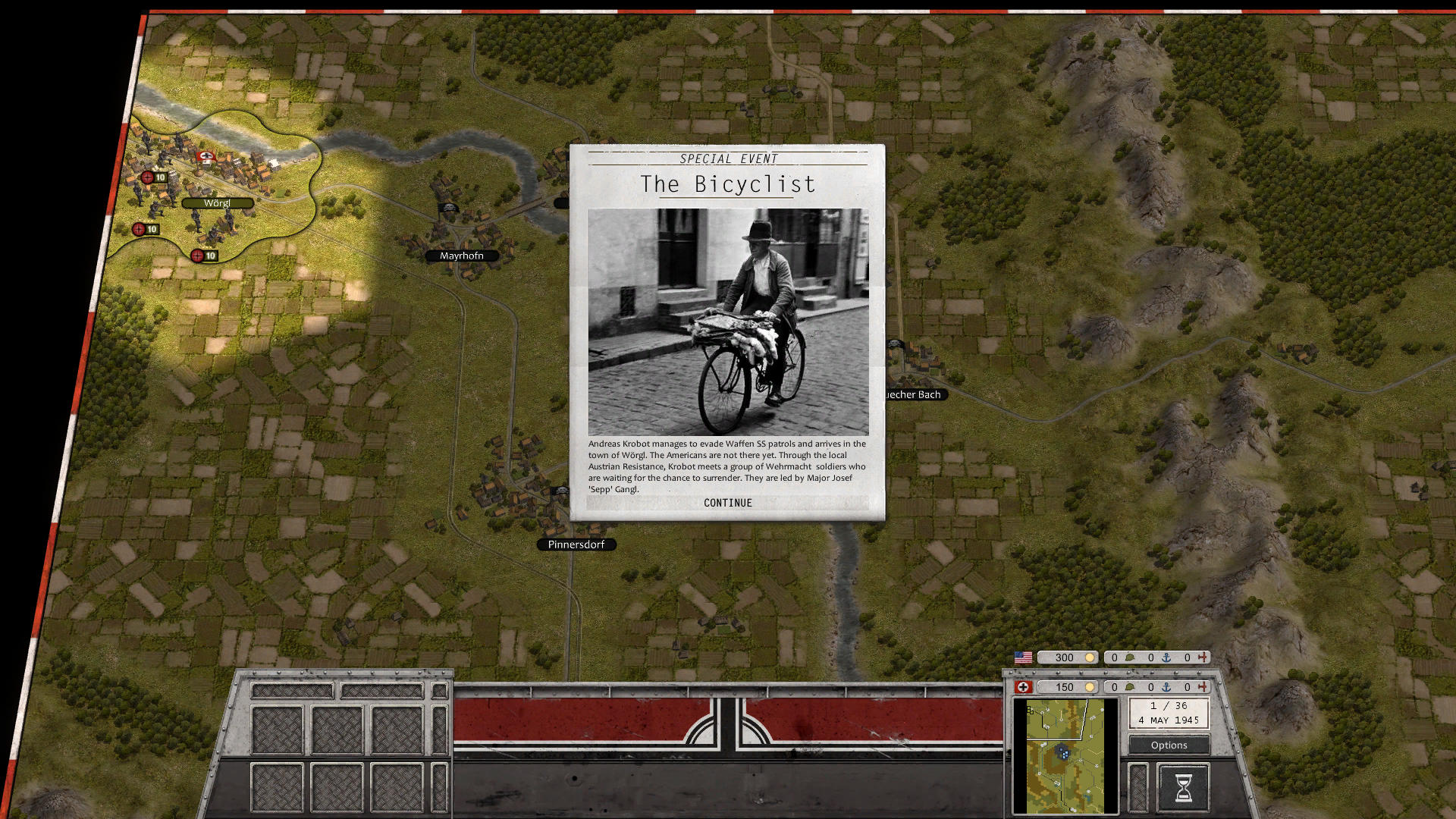Click the gold coin resource icon

[x=1090, y=657]
